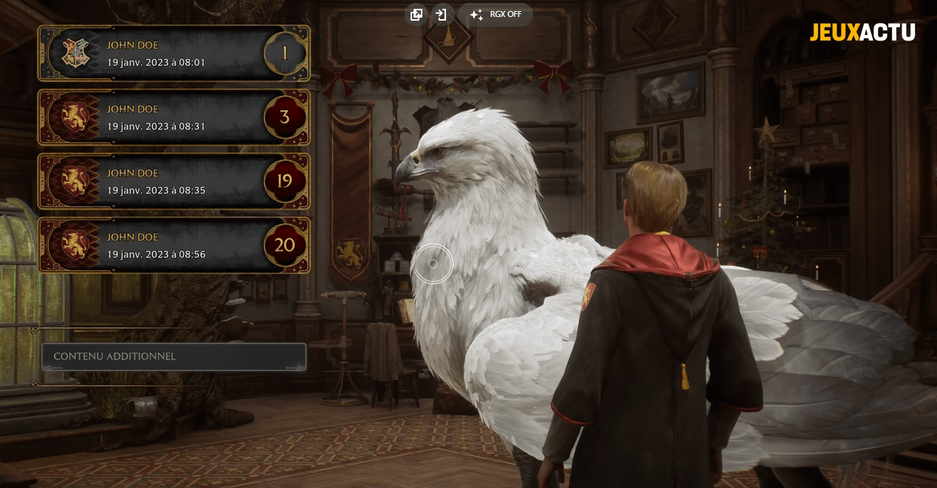Choose the level 19 save from 08:35
This screenshot has height=488, width=937.
(x=173, y=181)
